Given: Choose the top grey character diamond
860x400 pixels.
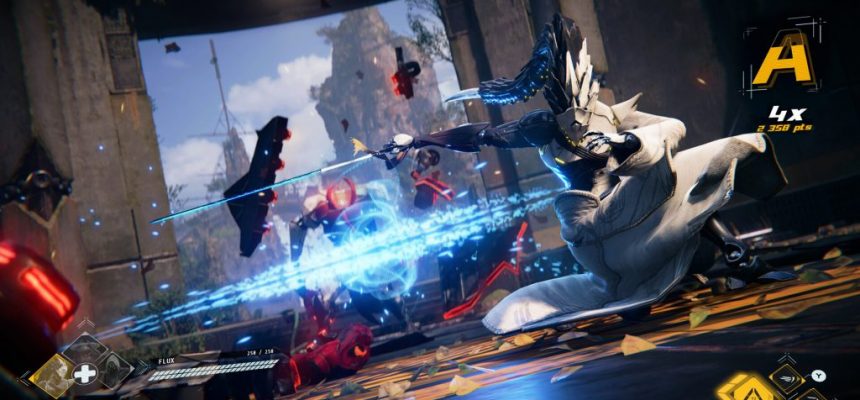Looking at the screenshot, I should point(85,347).
